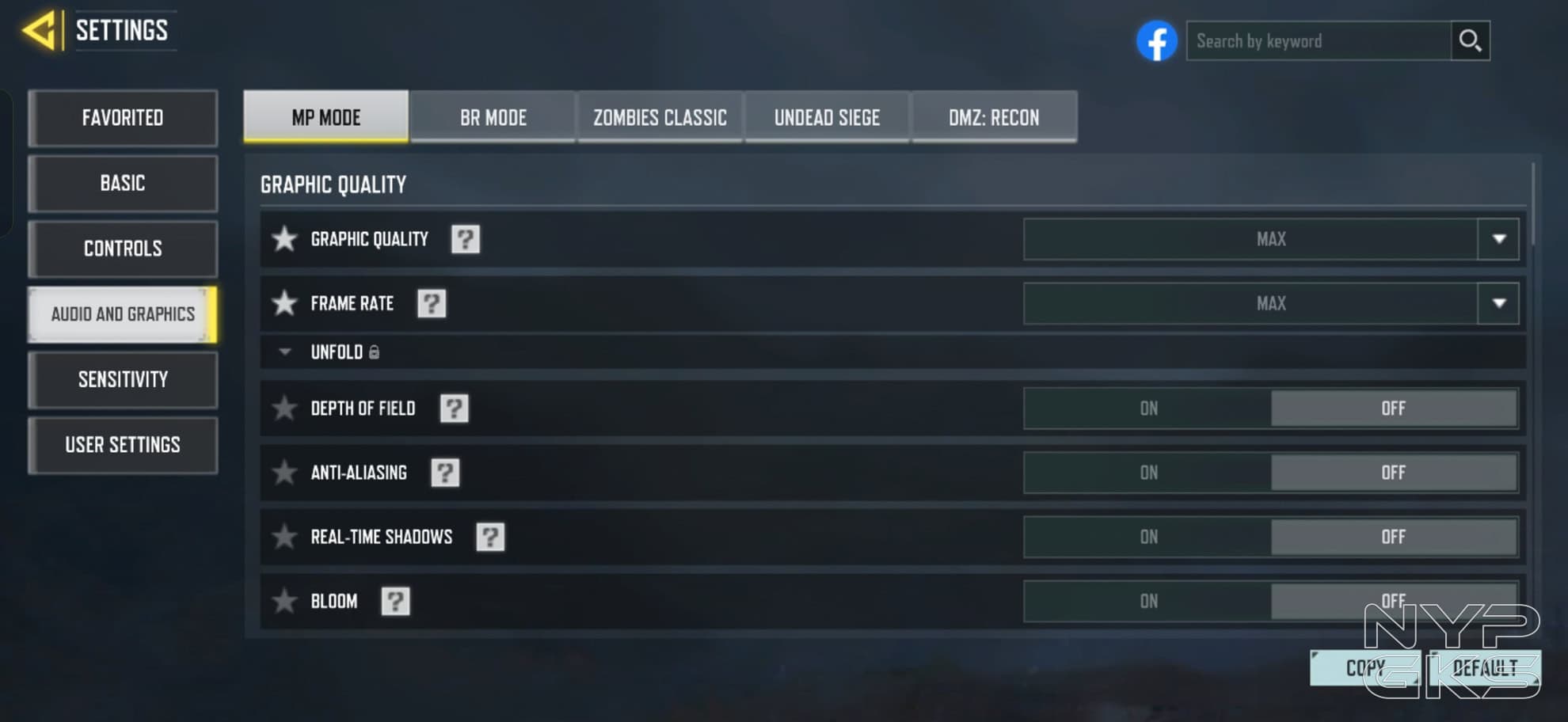
Task: Turn Depth of Field on
Action: pos(1148,408)
